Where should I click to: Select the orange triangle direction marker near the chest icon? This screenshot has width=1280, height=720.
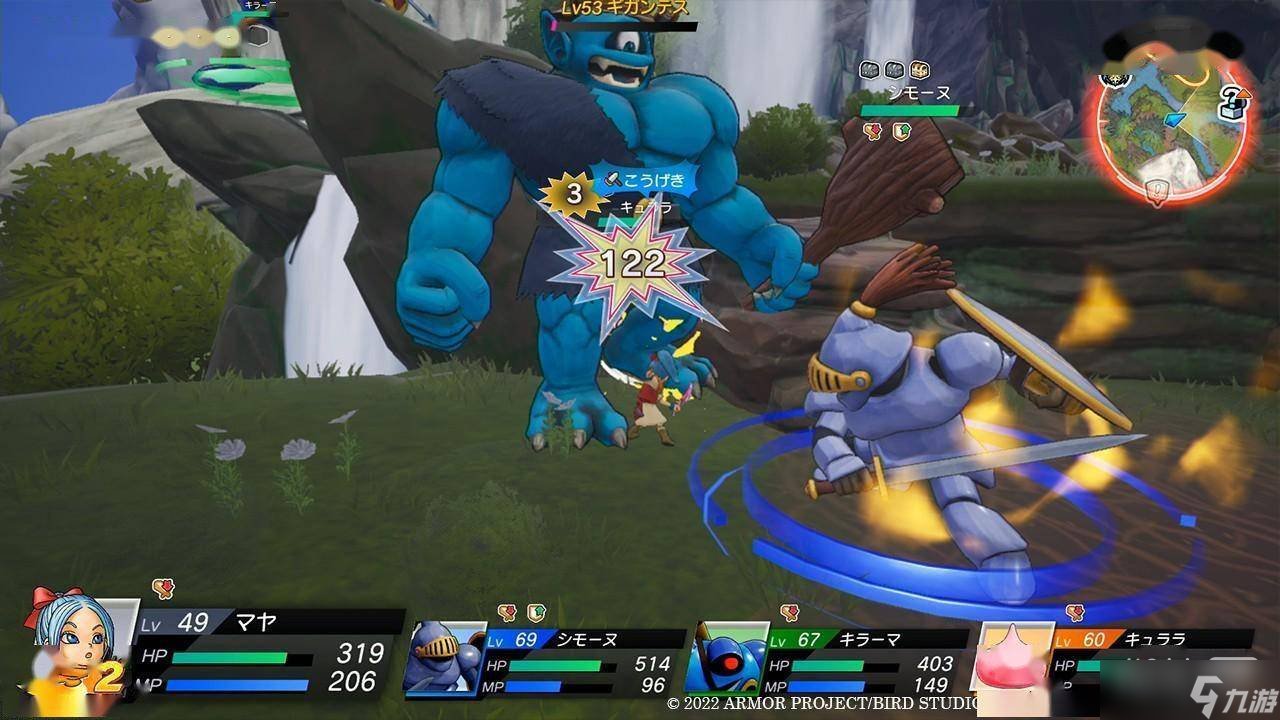point(1244,94)
